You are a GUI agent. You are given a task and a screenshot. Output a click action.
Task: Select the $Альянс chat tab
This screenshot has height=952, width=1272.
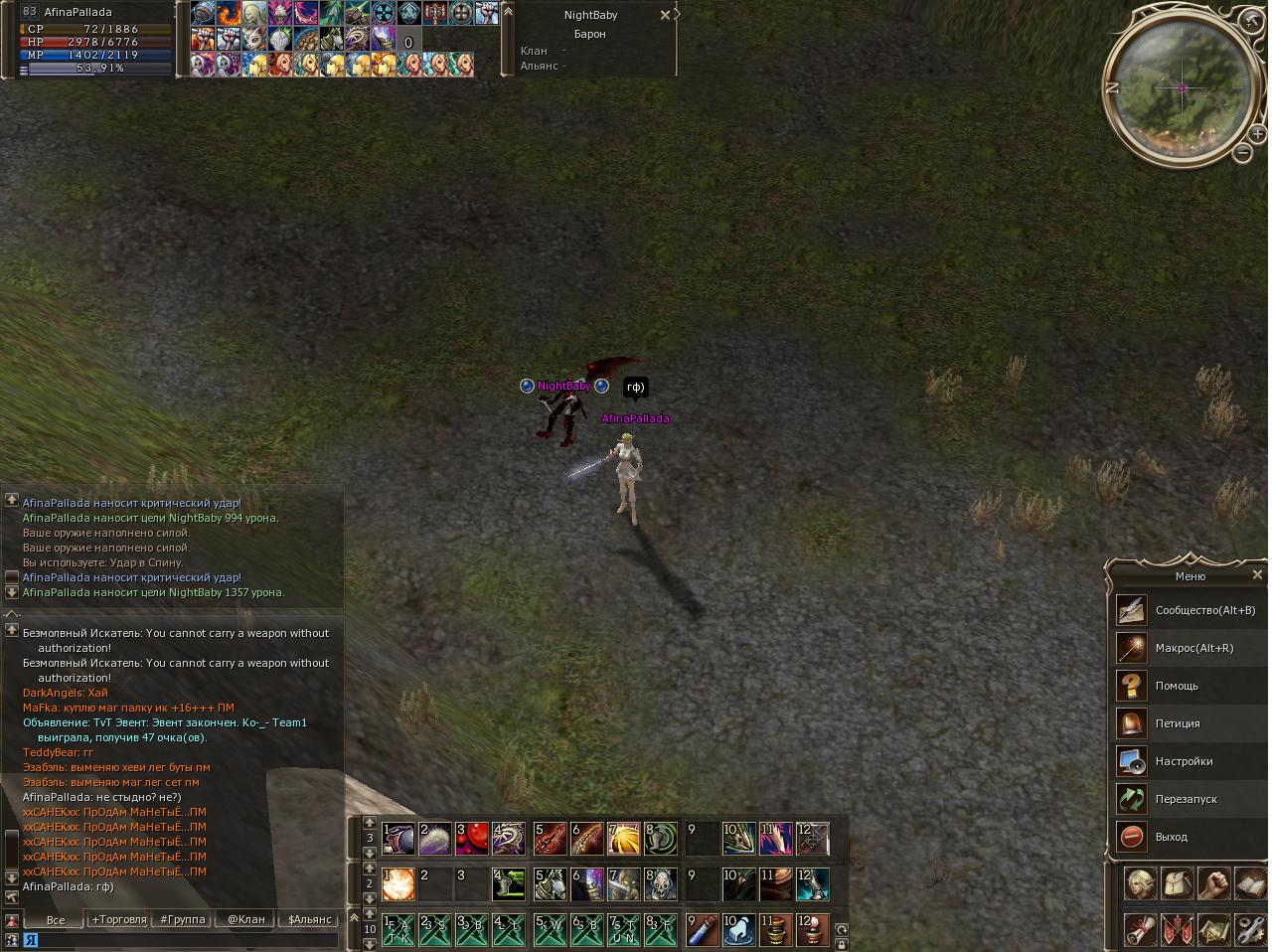(x=309, y=919)
